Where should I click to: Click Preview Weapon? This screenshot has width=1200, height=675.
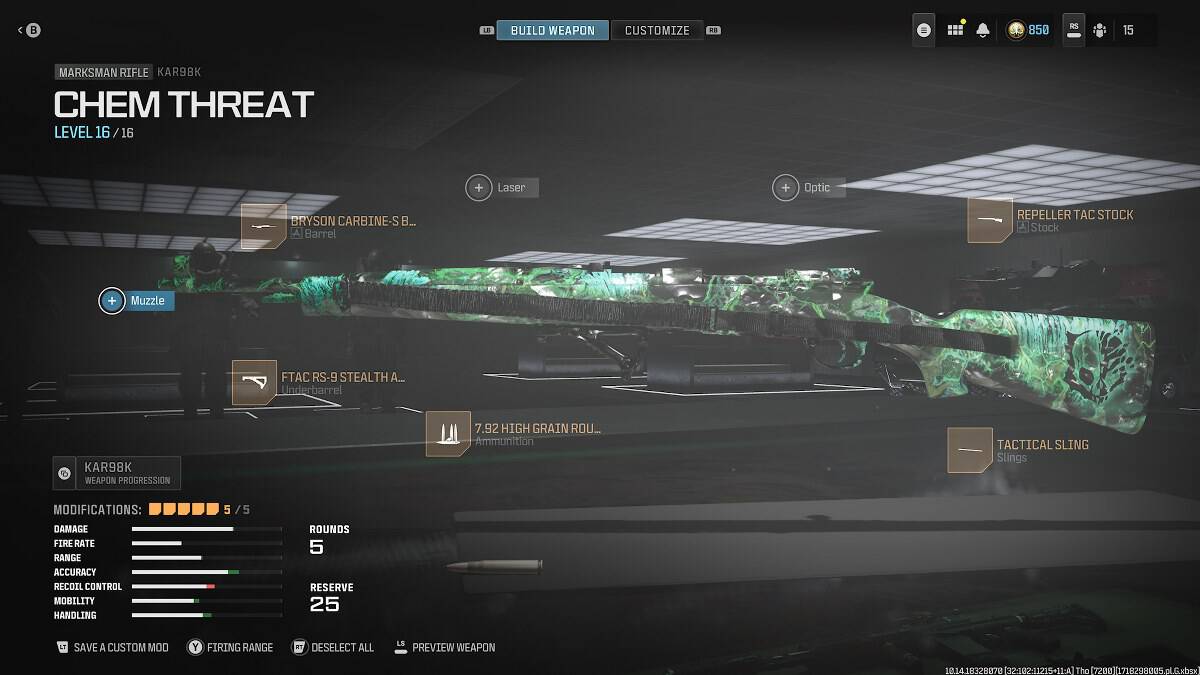coord(445,647)
